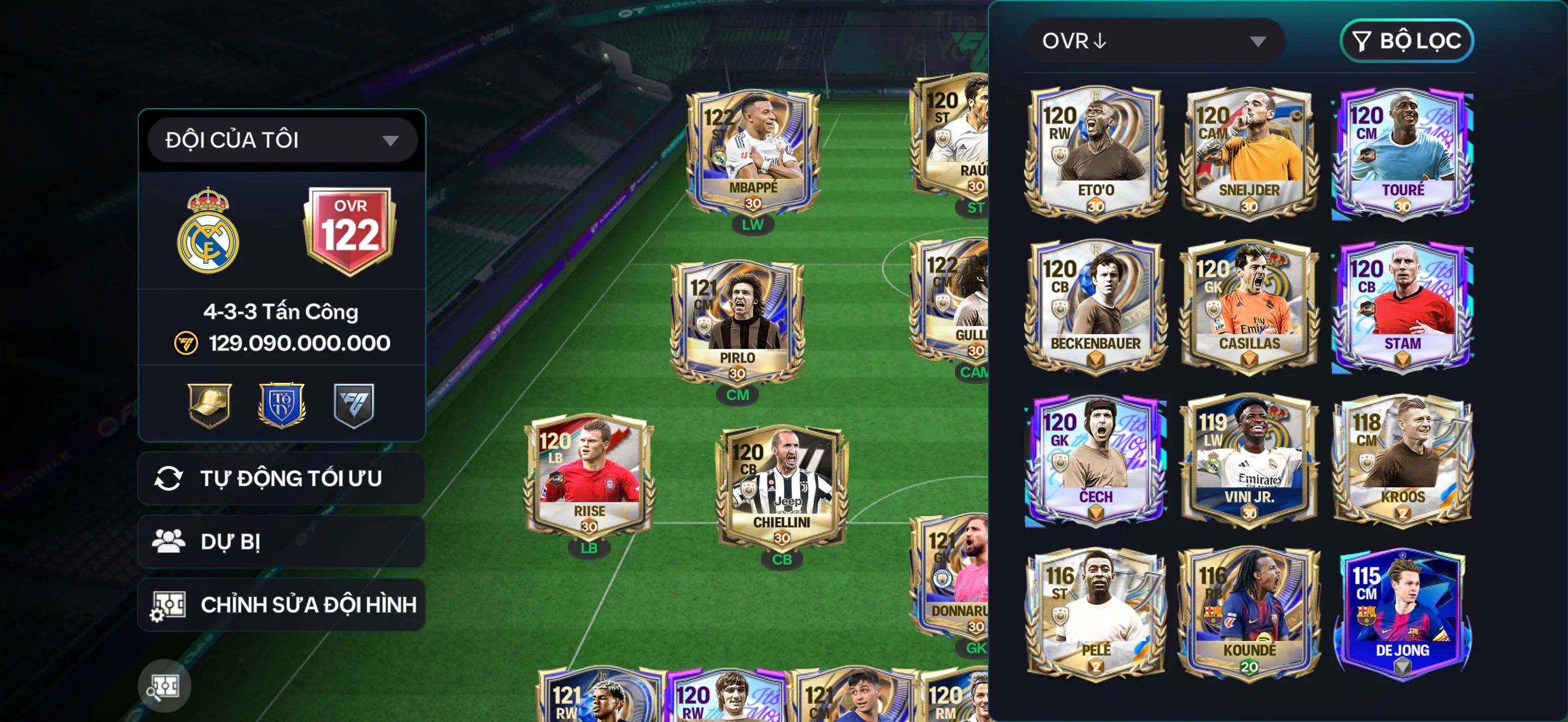Select the Eto'o RW card

(x=1095, y=152)
